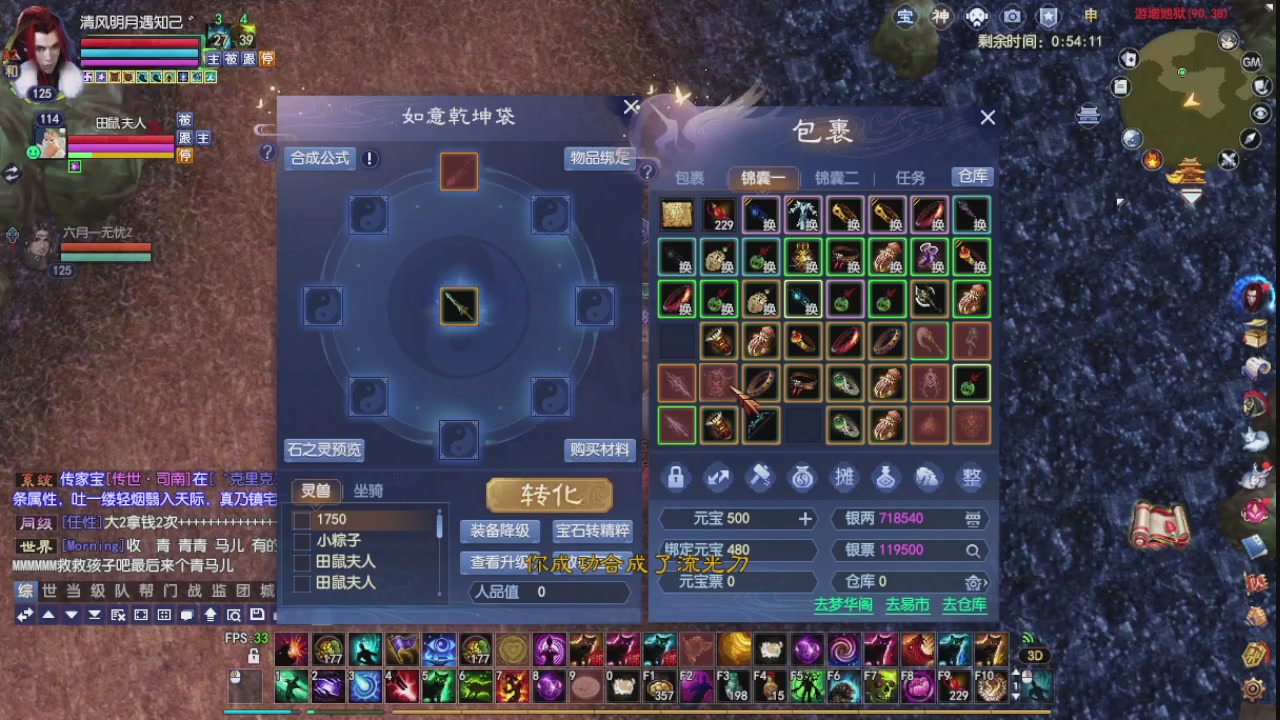The width and height of the screenshot is (1280, 720).
Task: Check the first 田鼠夫人 entry
Action: [x=301, y=563]
